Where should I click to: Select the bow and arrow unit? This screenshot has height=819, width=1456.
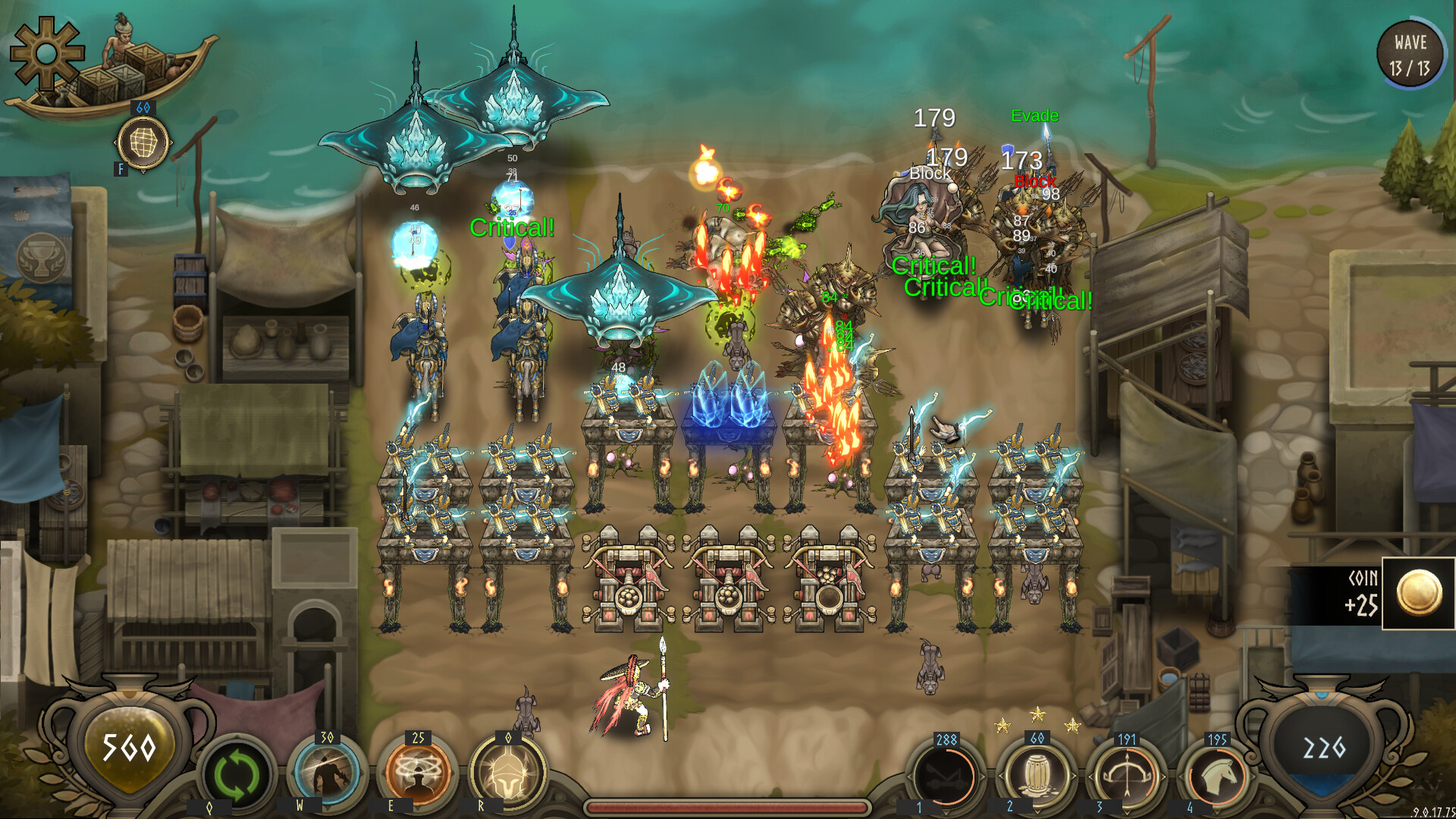point(1126,777)
